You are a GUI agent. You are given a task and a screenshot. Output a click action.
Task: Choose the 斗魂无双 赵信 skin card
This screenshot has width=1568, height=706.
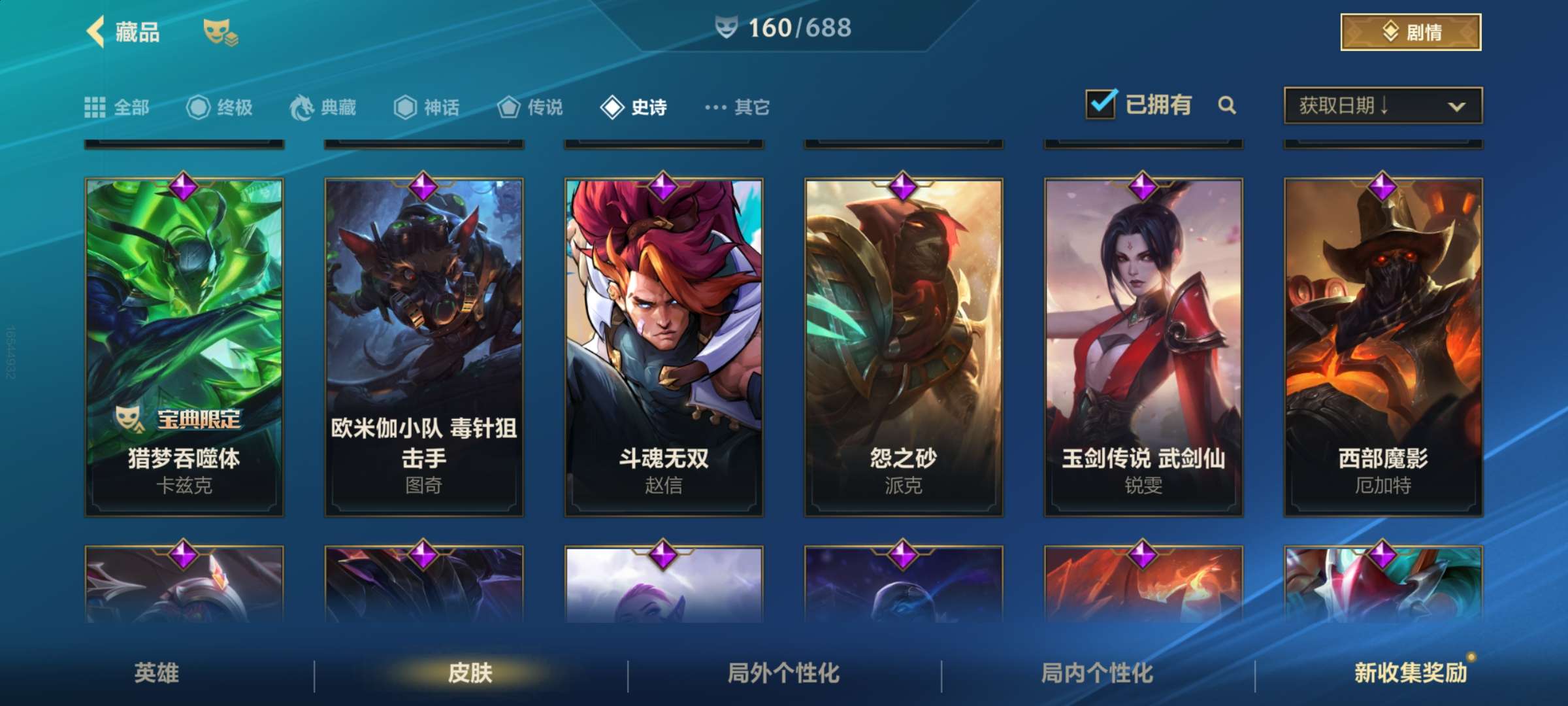tap(664, 346)
